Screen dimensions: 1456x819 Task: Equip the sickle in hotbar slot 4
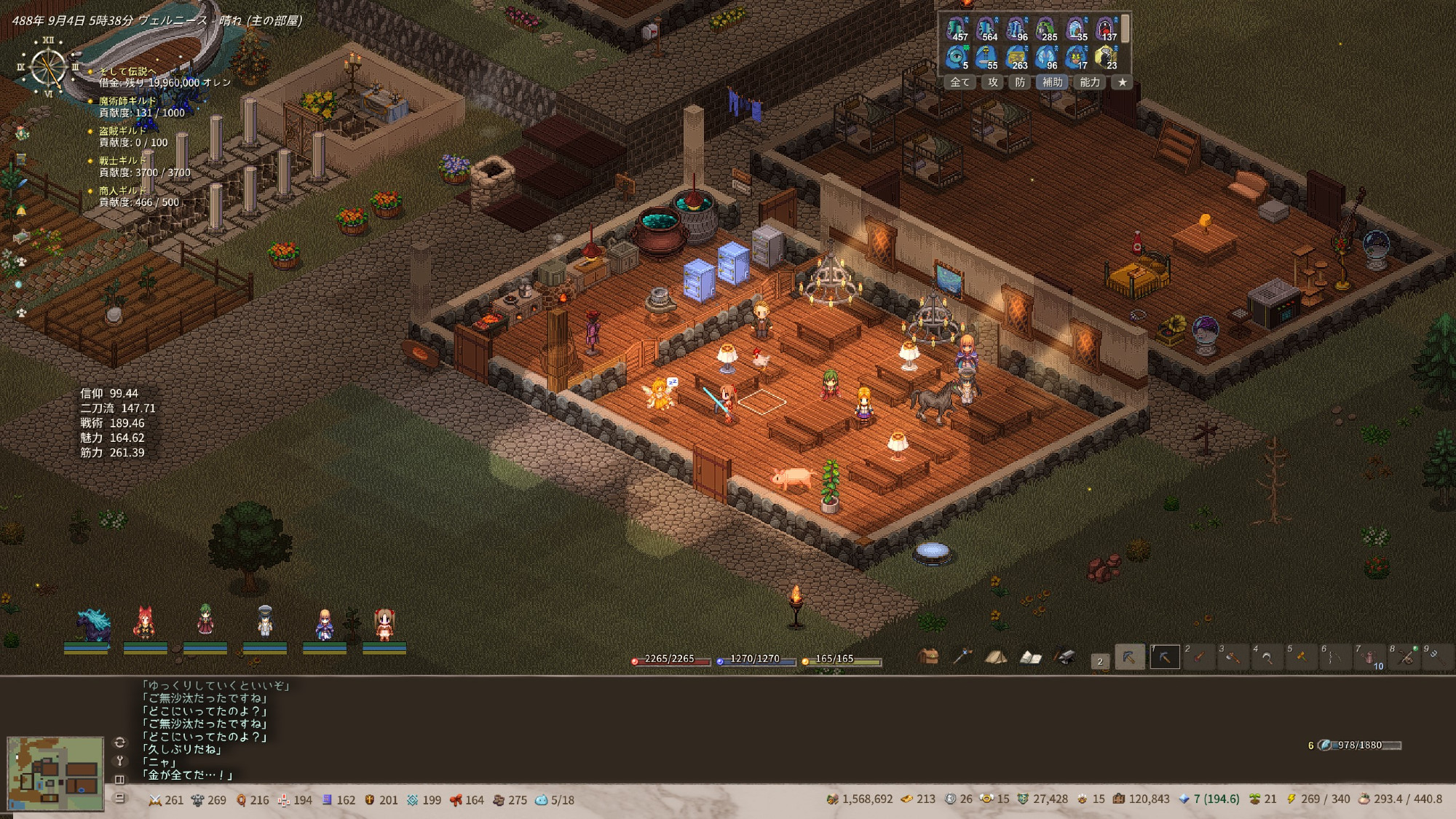tap(1267, 657)
